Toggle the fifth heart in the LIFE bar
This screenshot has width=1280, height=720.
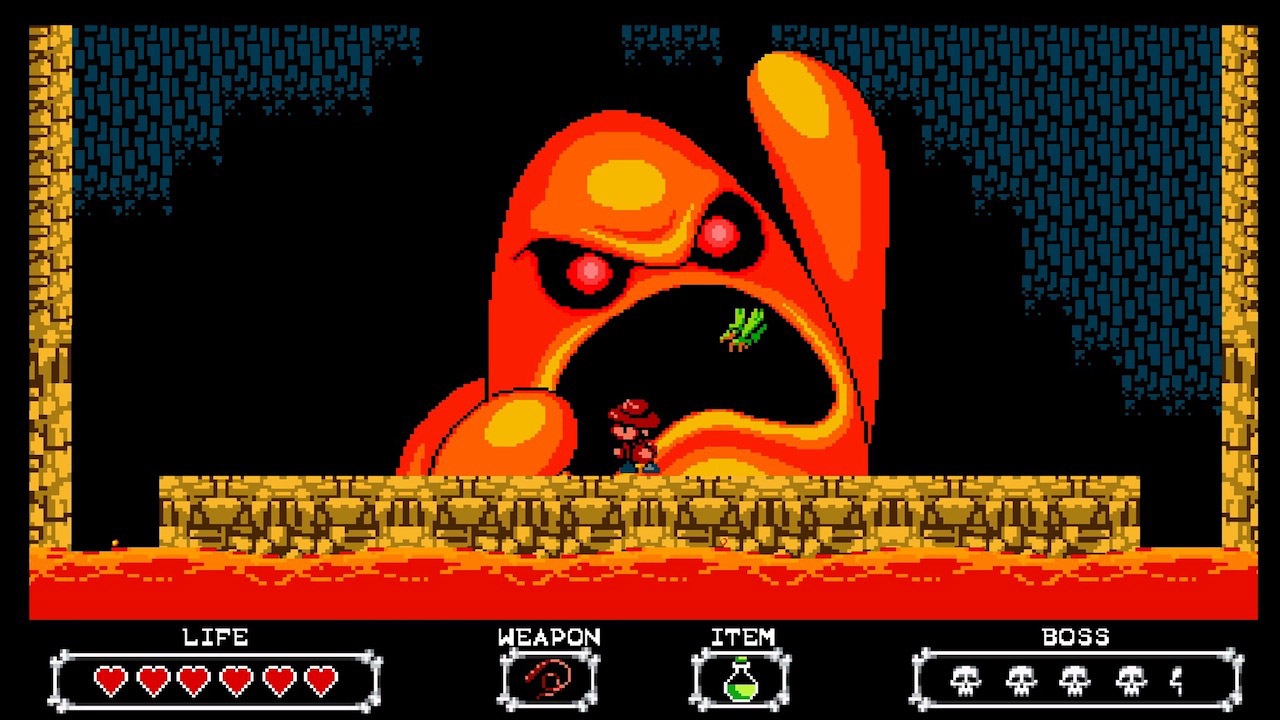tap(276, 680)
